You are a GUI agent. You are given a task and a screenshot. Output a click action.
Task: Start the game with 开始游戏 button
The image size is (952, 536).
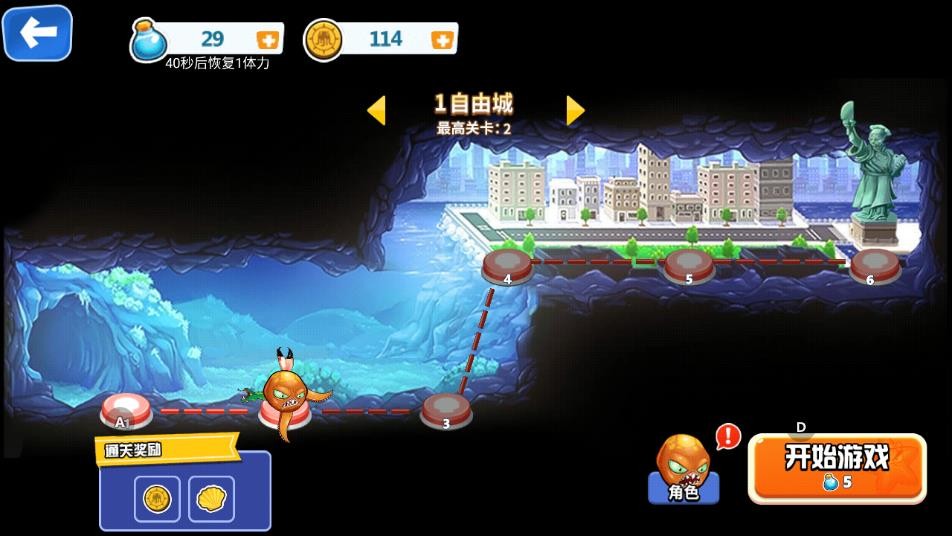tap(837, 467)
